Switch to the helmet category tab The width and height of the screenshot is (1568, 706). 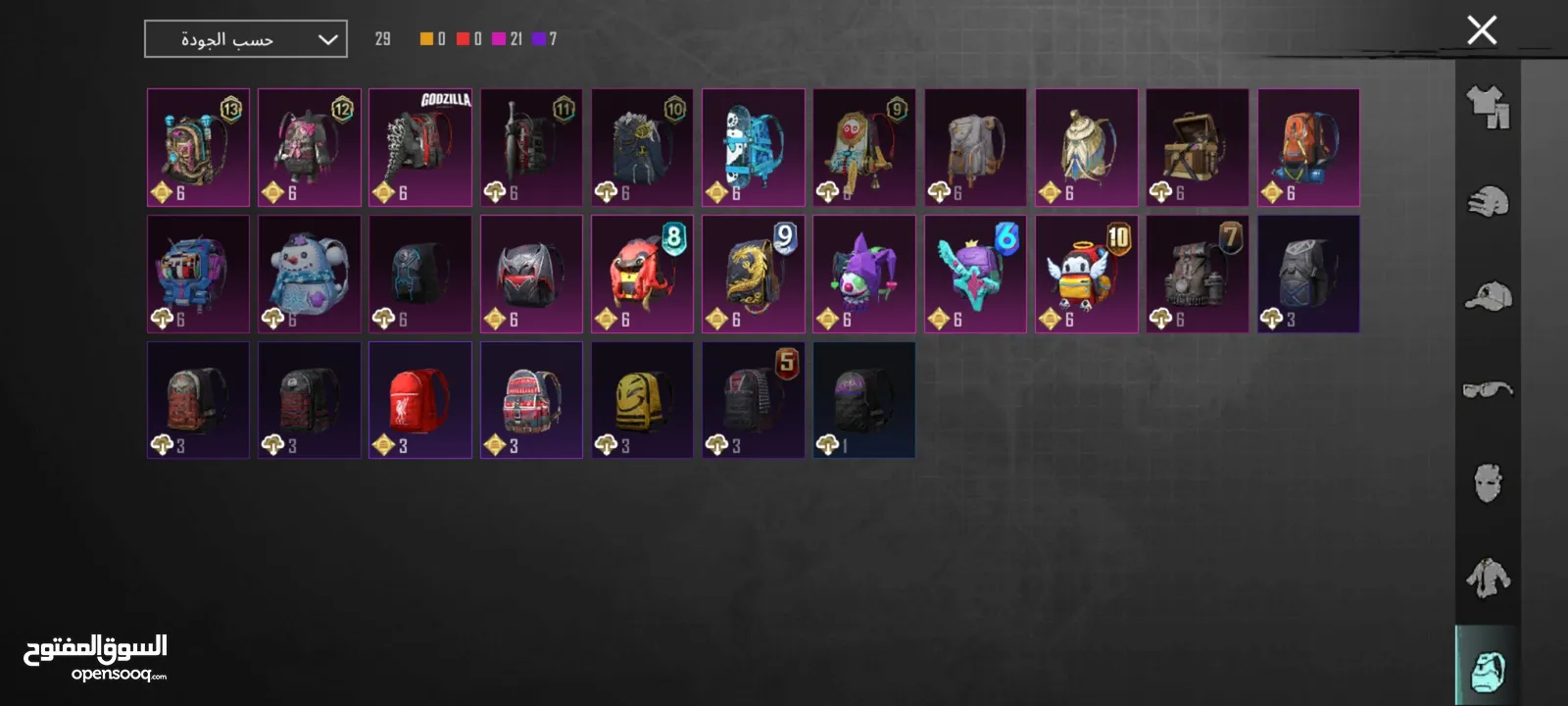click(x=1488, y=201)
